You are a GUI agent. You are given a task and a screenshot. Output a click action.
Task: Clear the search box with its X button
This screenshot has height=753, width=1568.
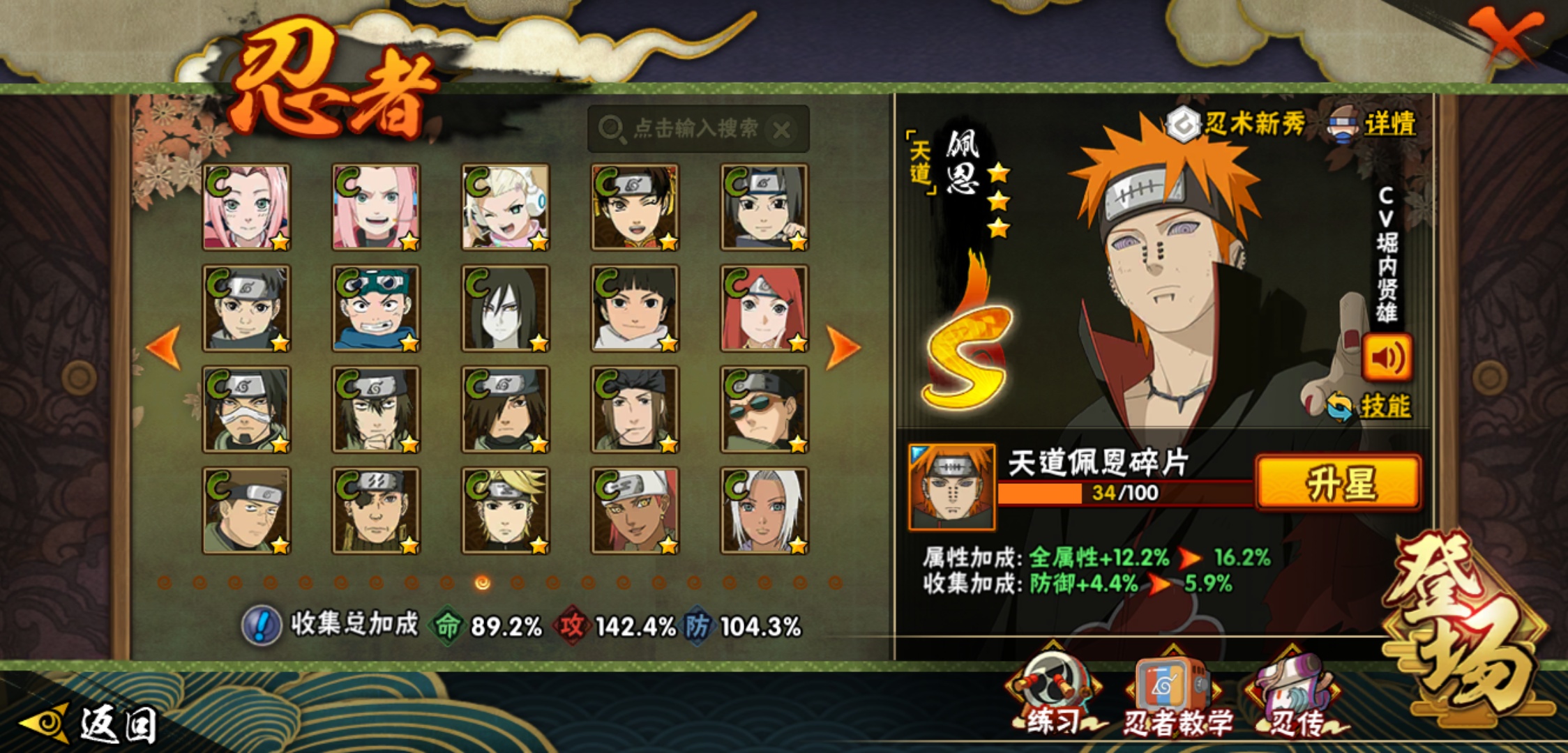pos(783,130)
